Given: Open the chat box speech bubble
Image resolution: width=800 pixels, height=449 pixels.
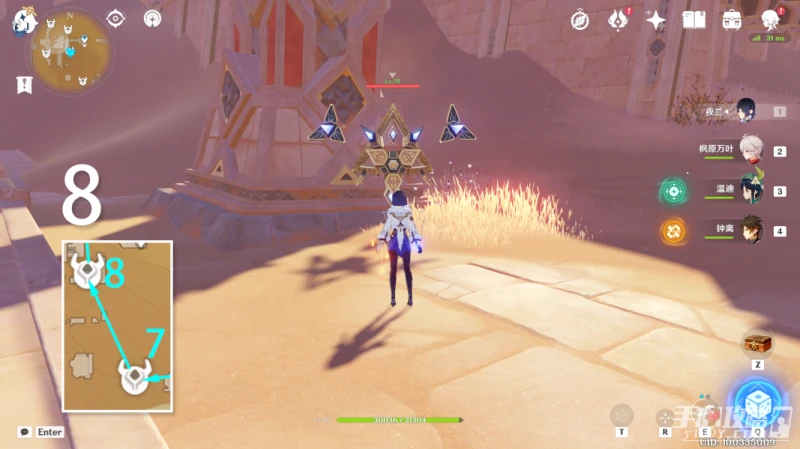Looking at the screenshot, I should pyautogui.click(x=24, y=432).
